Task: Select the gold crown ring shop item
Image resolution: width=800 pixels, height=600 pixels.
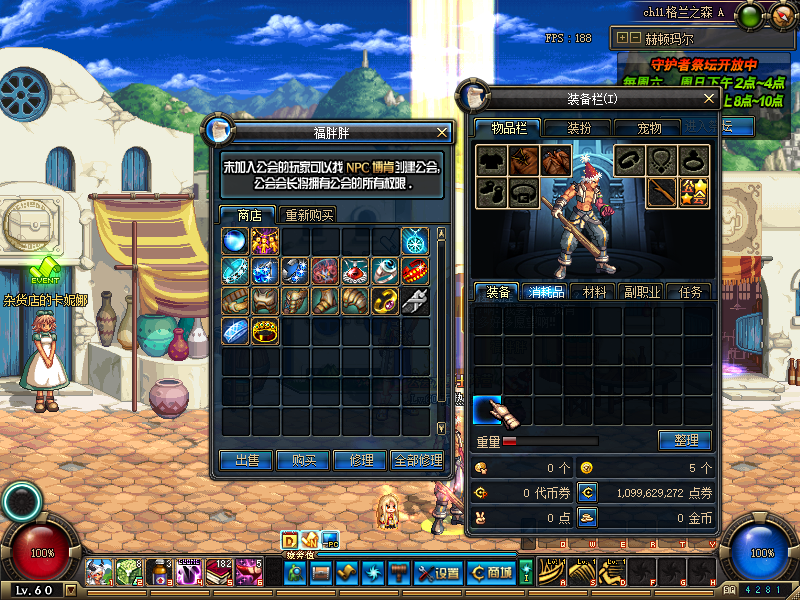Action: click(265, 331)
